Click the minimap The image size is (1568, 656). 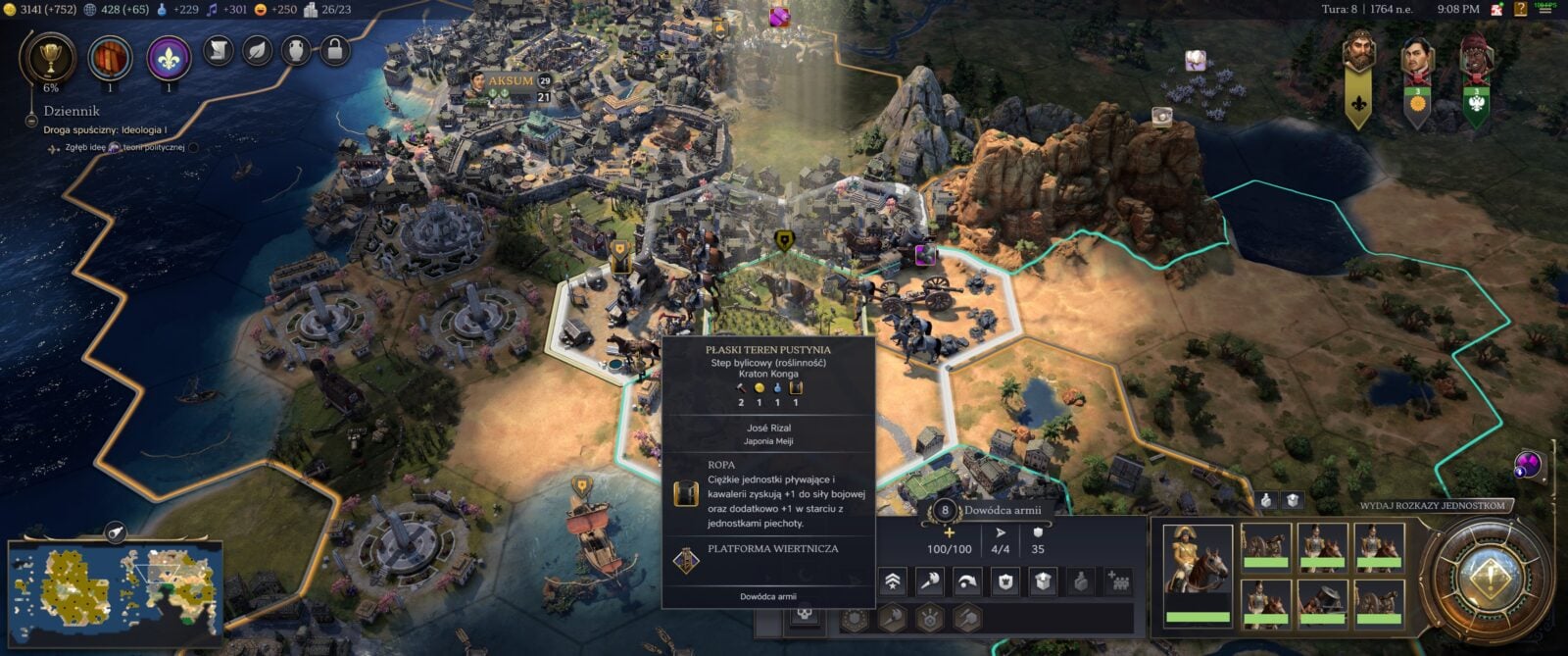[x=116, y=583]
